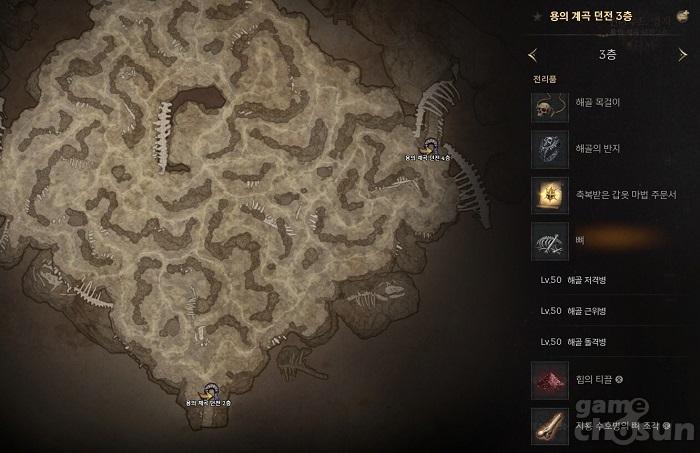Select the 힘의 티끌 red dust item
The image size is (700, 453).
tap(551, 379)
